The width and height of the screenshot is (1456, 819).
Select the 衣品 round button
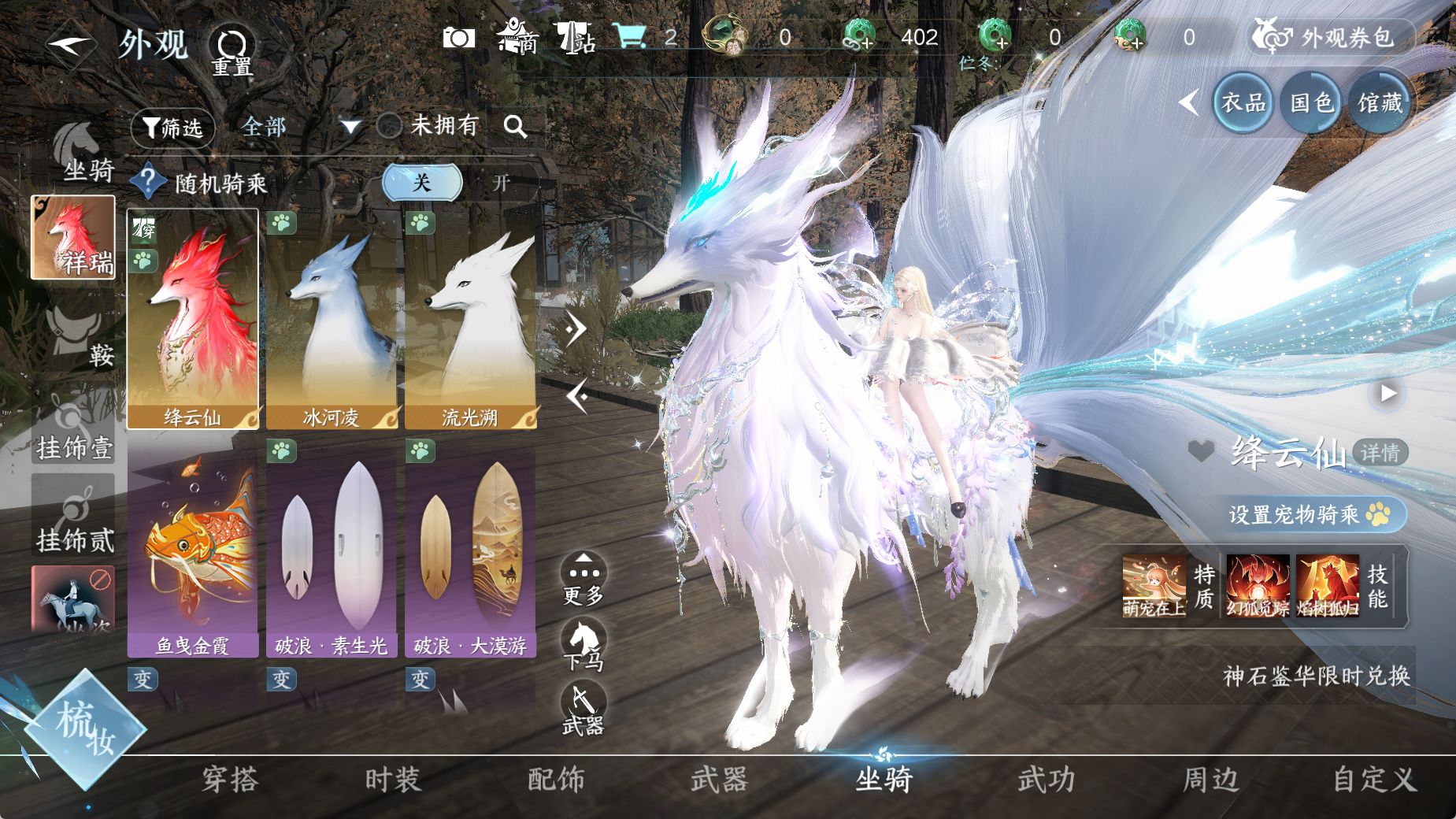click(x=1243, y=102)
